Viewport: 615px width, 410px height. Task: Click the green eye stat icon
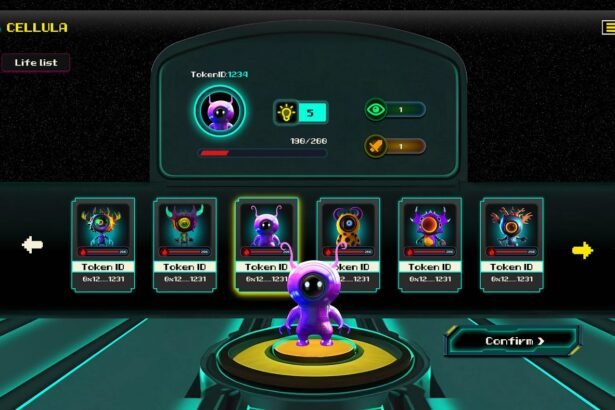[x=376, y=109]
